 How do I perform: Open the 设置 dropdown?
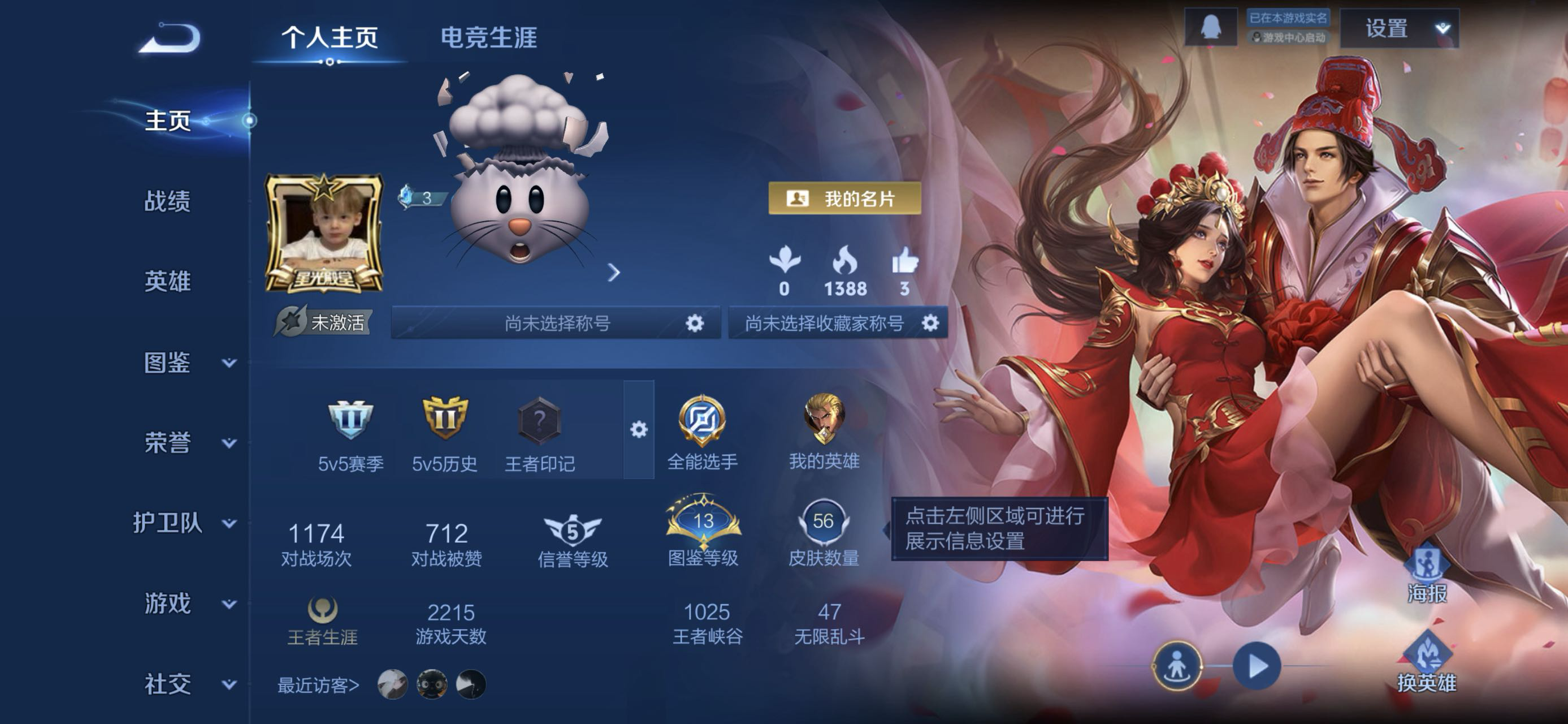point(1399,29)
